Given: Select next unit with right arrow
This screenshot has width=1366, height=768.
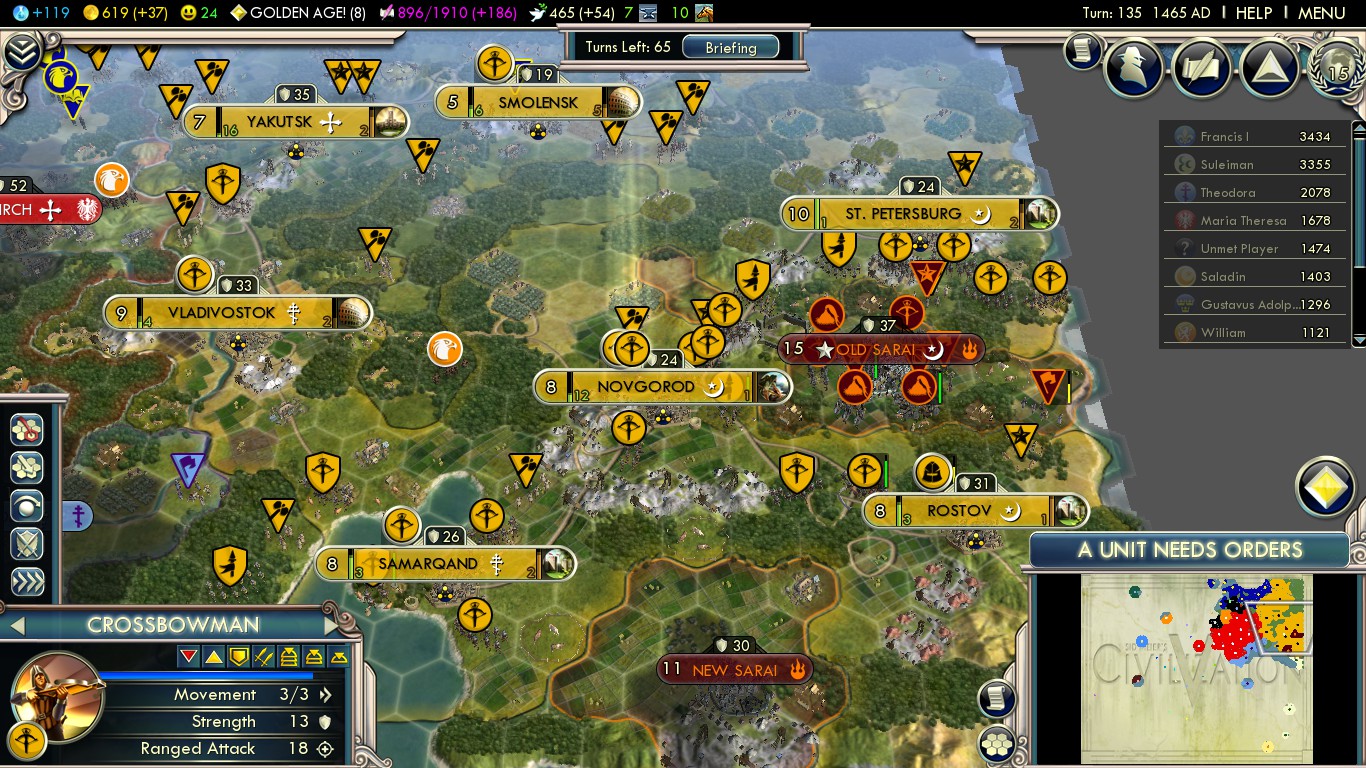Looking at the screenshot, I should (332, 626).
